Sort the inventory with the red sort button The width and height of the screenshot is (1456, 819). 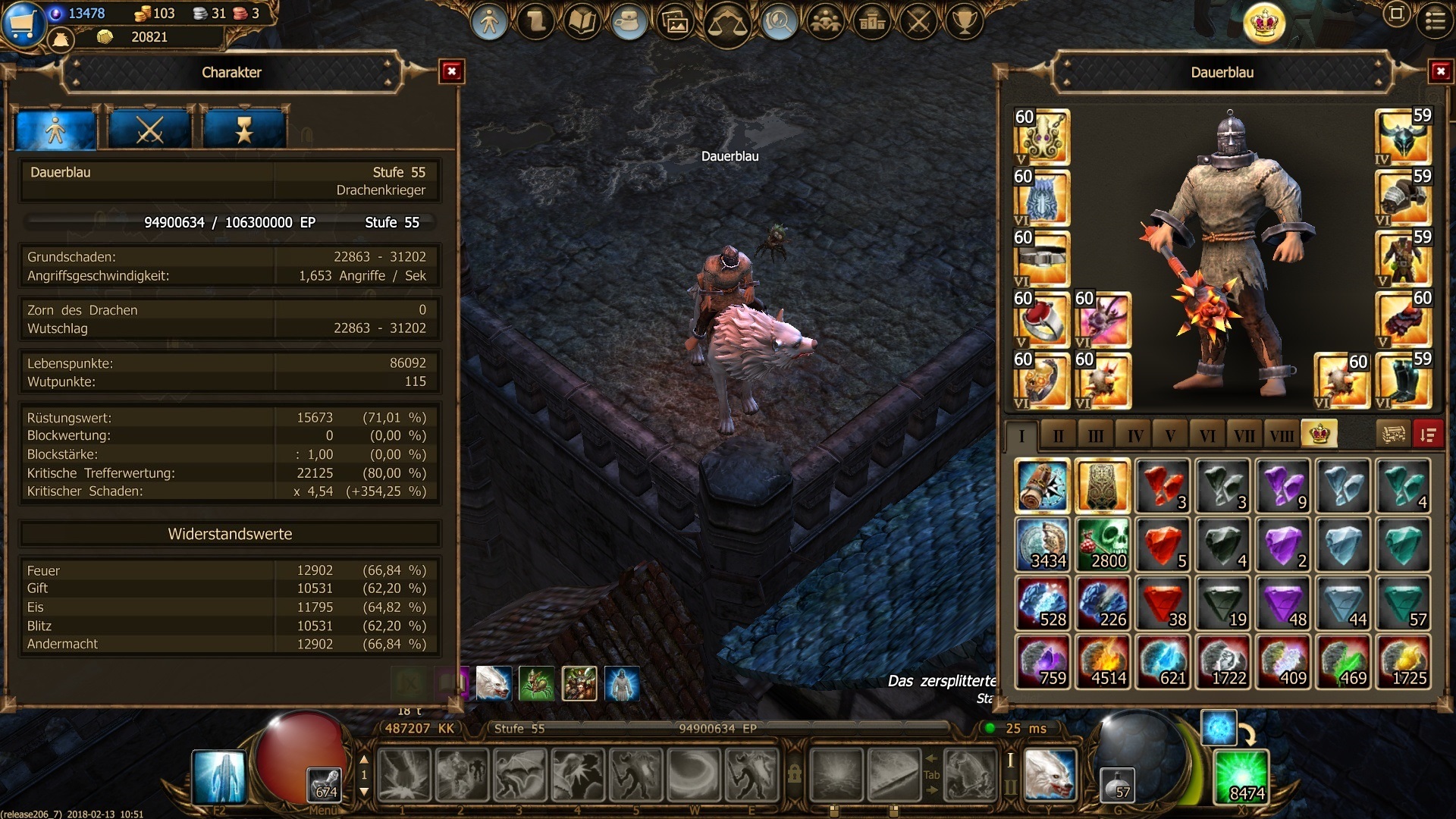pos(1428,435)
